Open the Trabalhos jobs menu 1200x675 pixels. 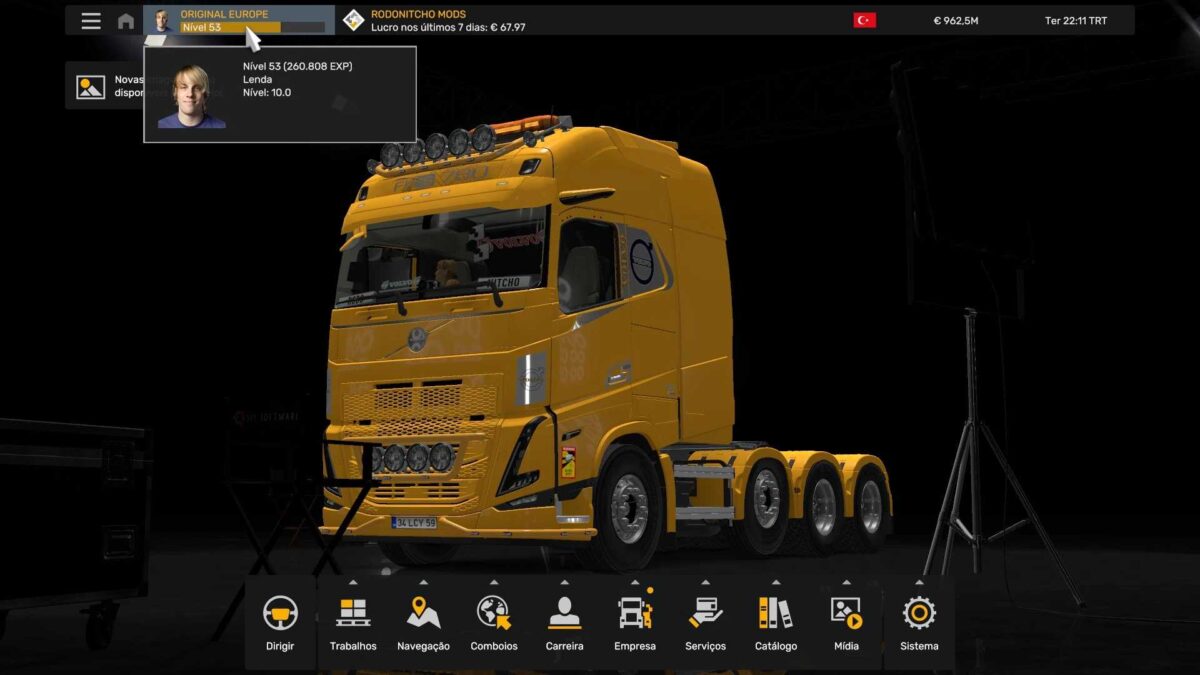(353, 622)
